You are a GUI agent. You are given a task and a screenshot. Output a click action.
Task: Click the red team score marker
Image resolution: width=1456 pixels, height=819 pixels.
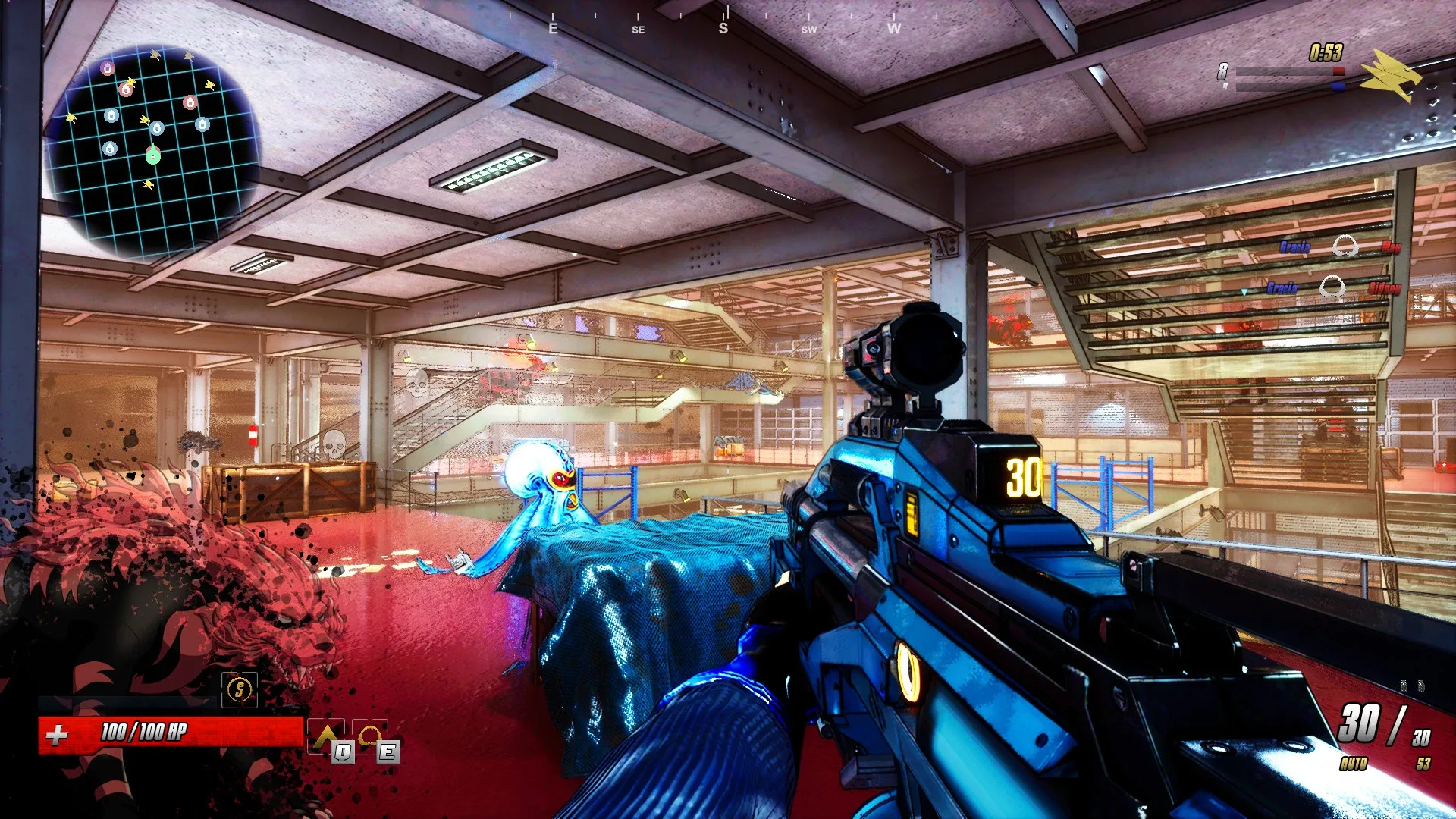coord(1340,70)
